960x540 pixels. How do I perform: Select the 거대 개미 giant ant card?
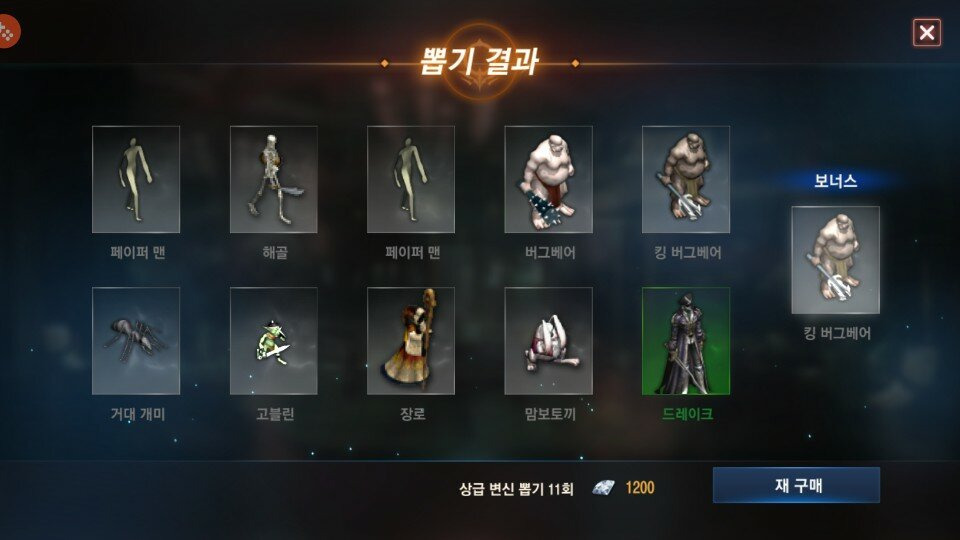(136, 341)
